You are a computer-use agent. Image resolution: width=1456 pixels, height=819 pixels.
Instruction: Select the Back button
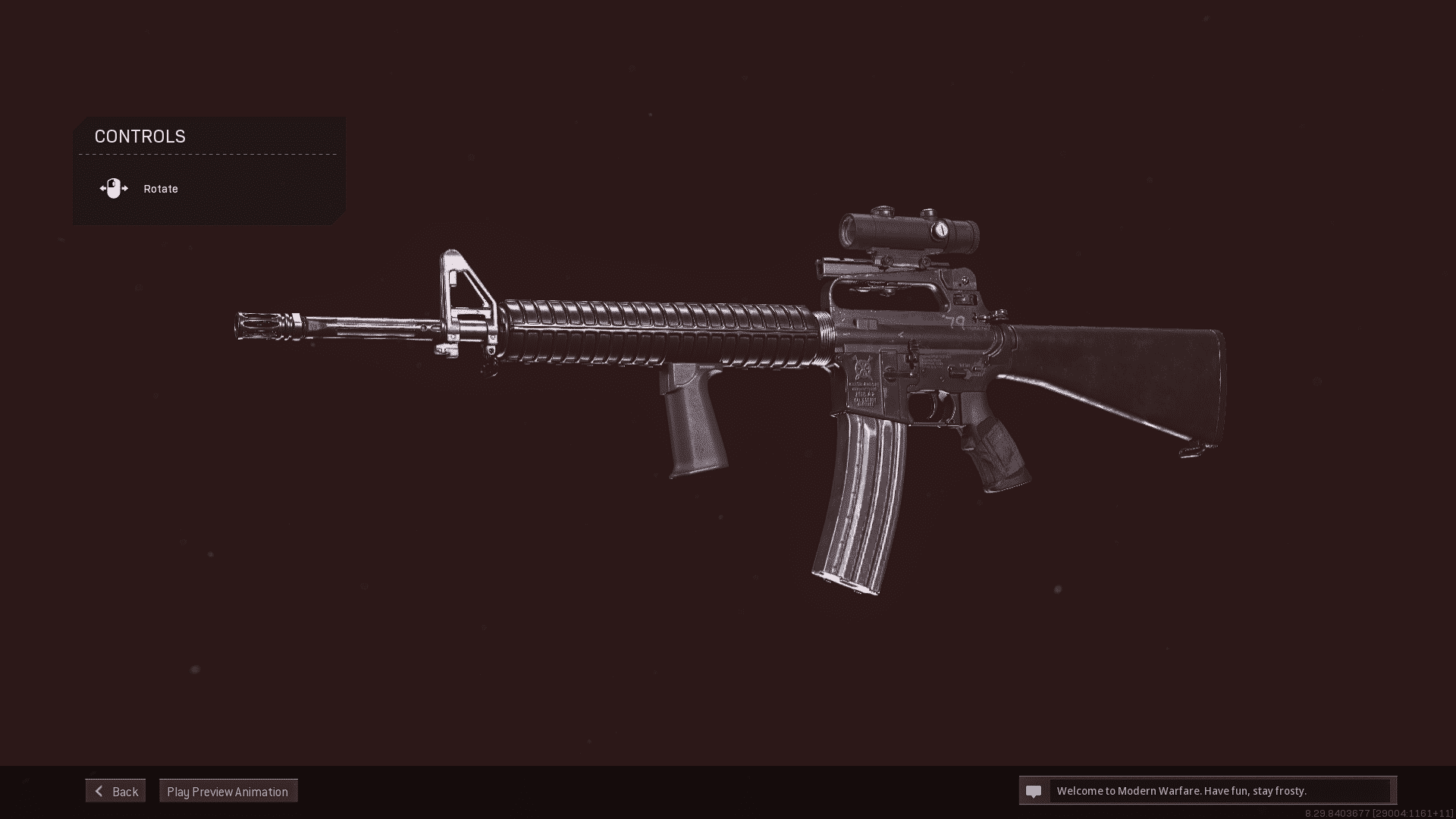pyautogui.click(x=115, y=790)
